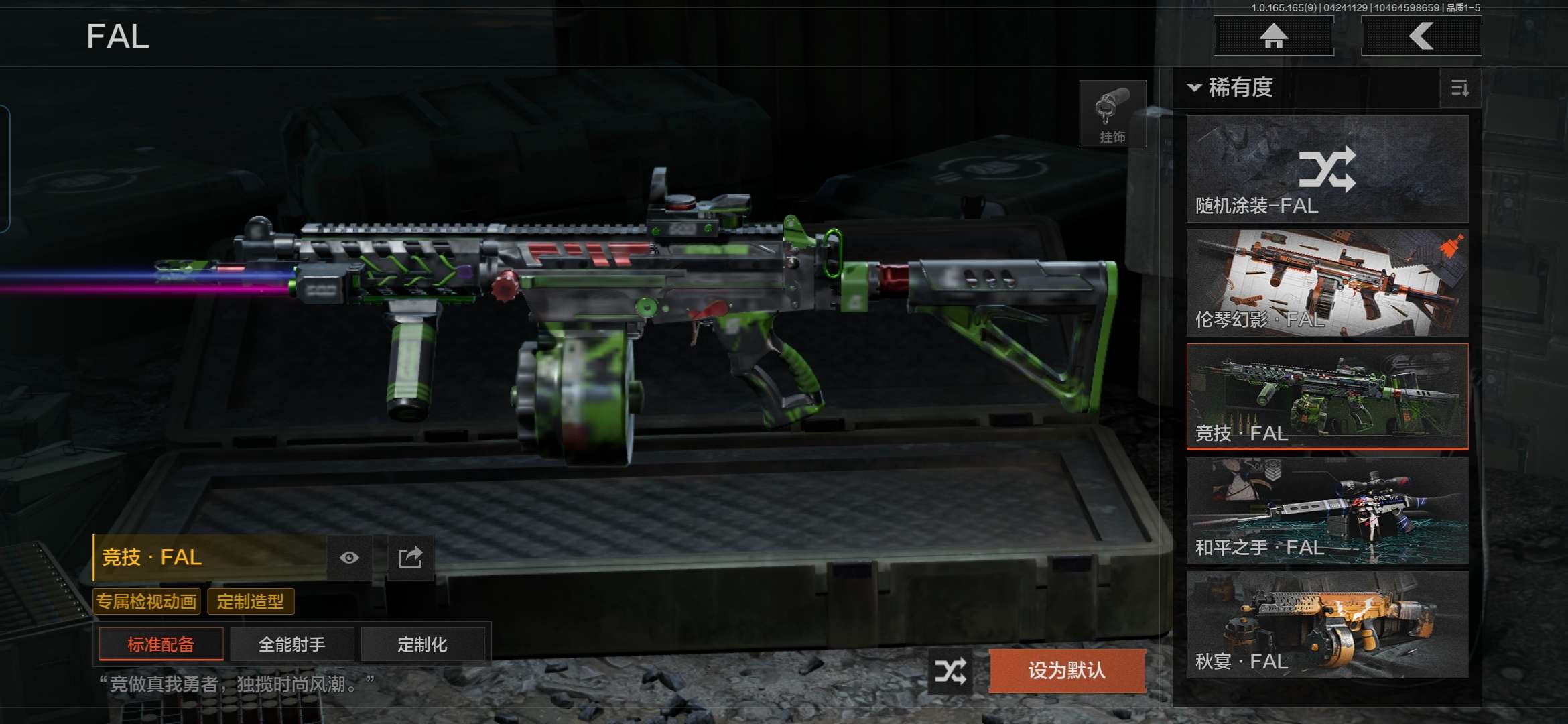Set this skin as default with 设为默认
Screen dimensions: 1568x724
pyautogui.click(x=1067, y=670)
